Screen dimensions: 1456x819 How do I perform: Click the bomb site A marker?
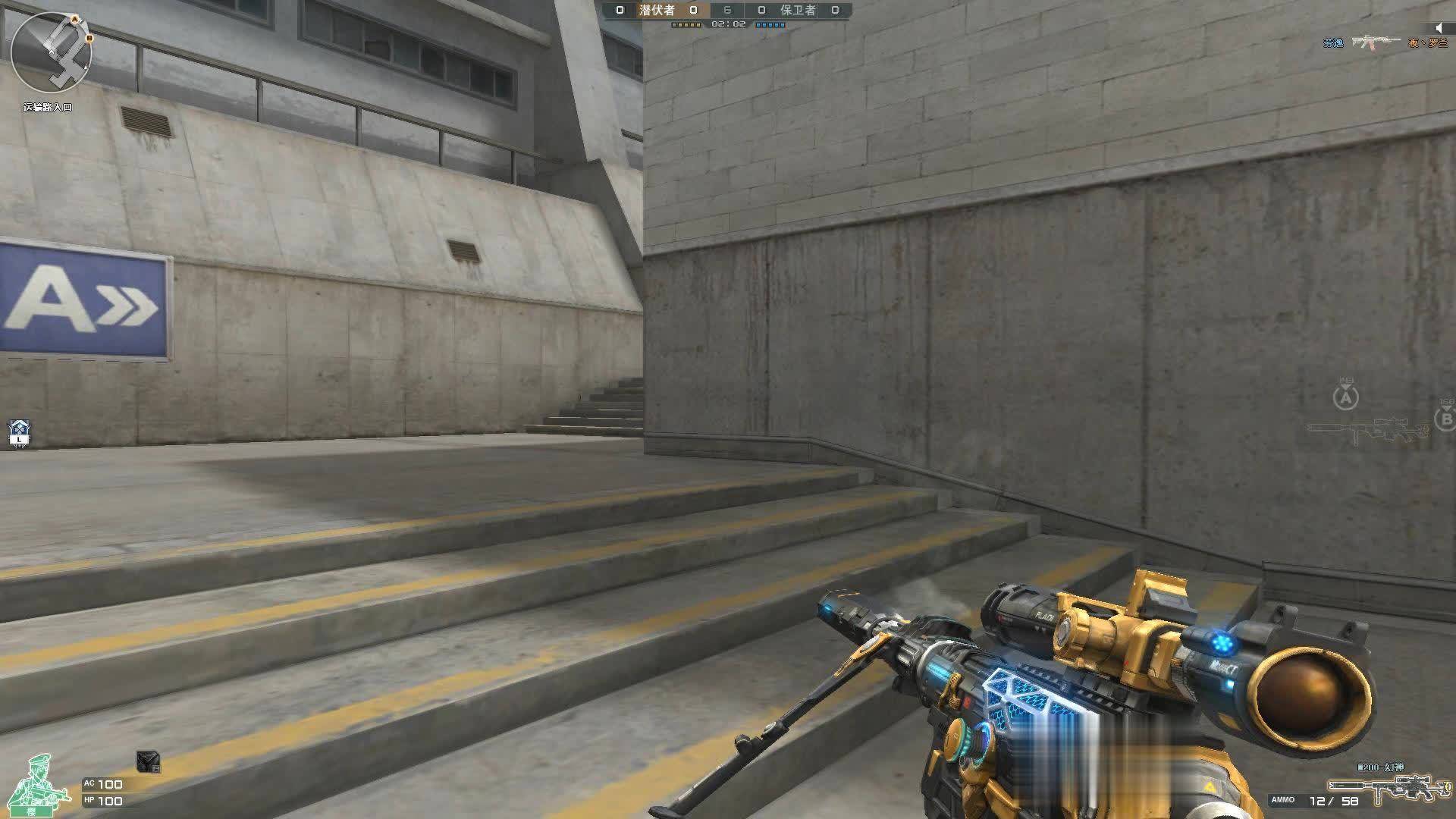click(1346, 397)
